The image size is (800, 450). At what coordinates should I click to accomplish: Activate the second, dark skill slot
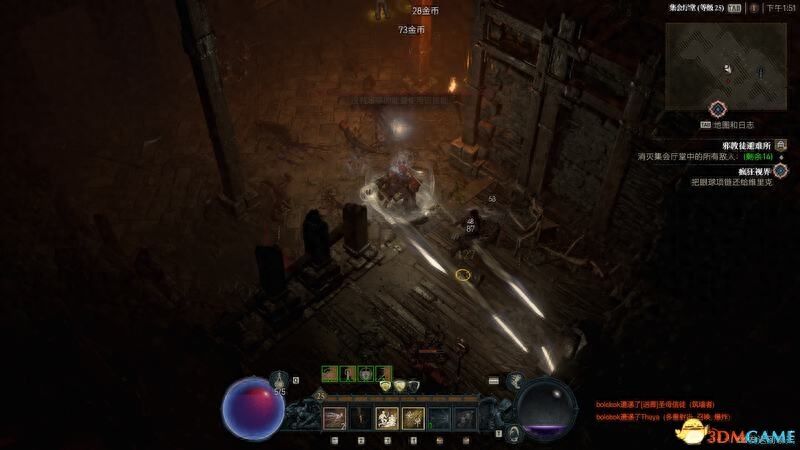pos(359,418)
